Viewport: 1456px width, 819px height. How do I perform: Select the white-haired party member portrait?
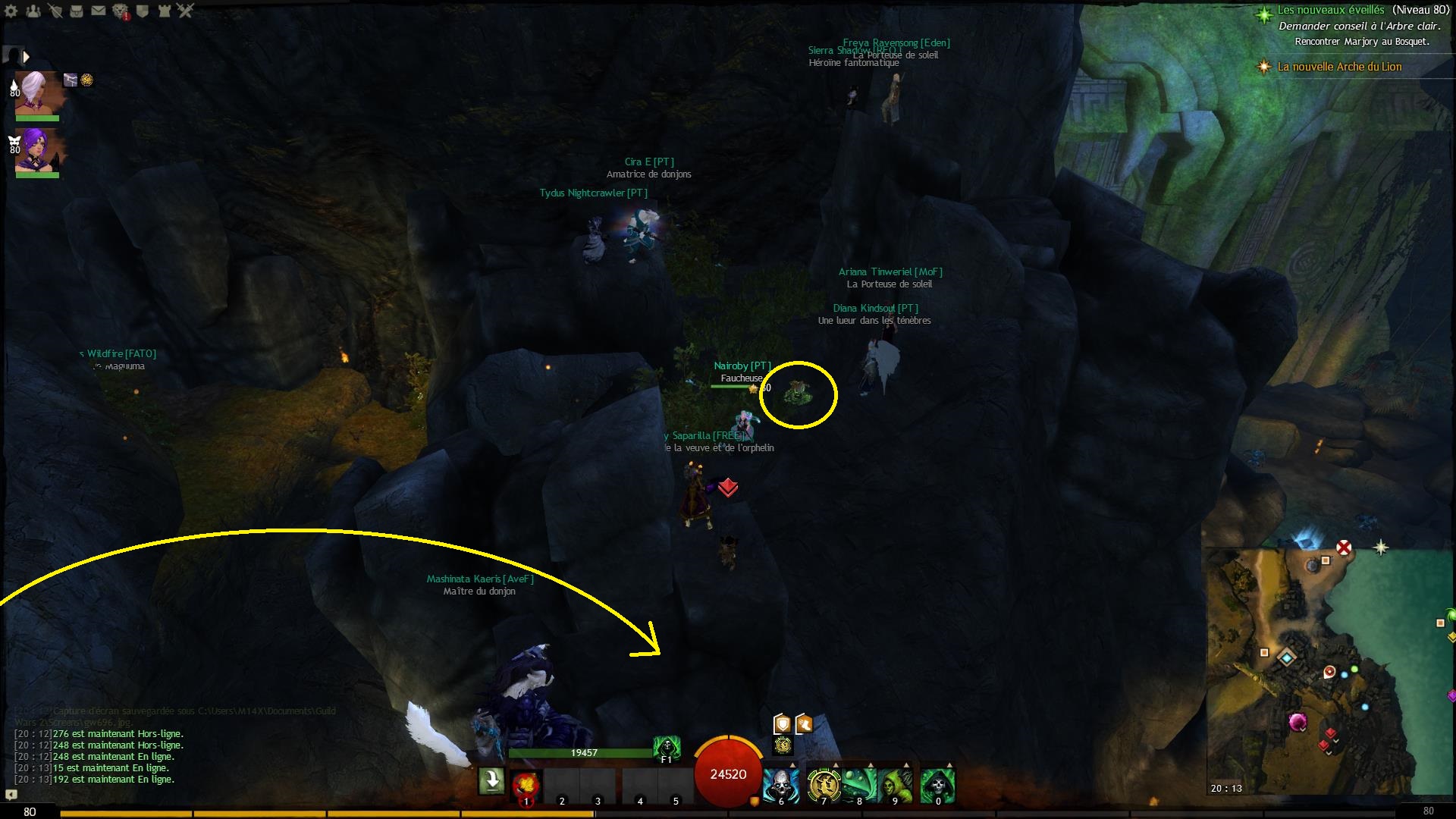(37, 93)
